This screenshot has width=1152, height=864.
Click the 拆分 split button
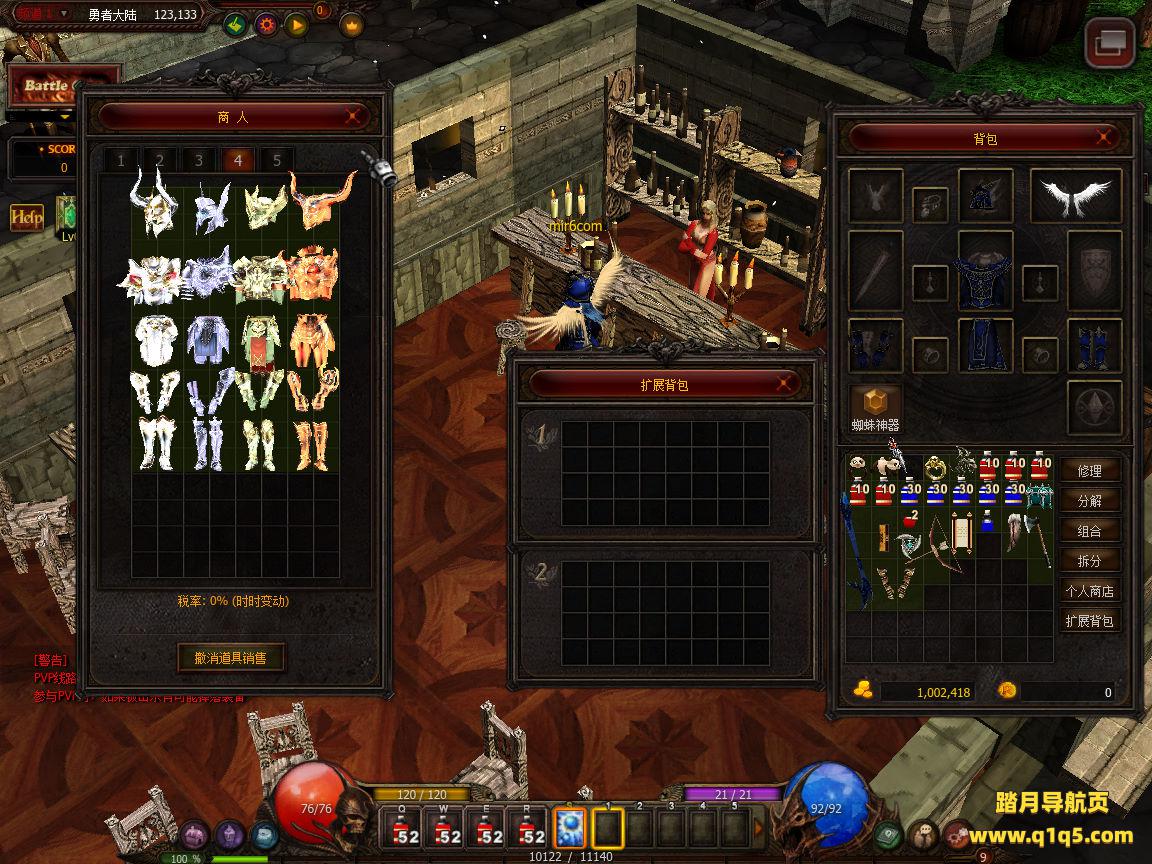point(1089,561)
